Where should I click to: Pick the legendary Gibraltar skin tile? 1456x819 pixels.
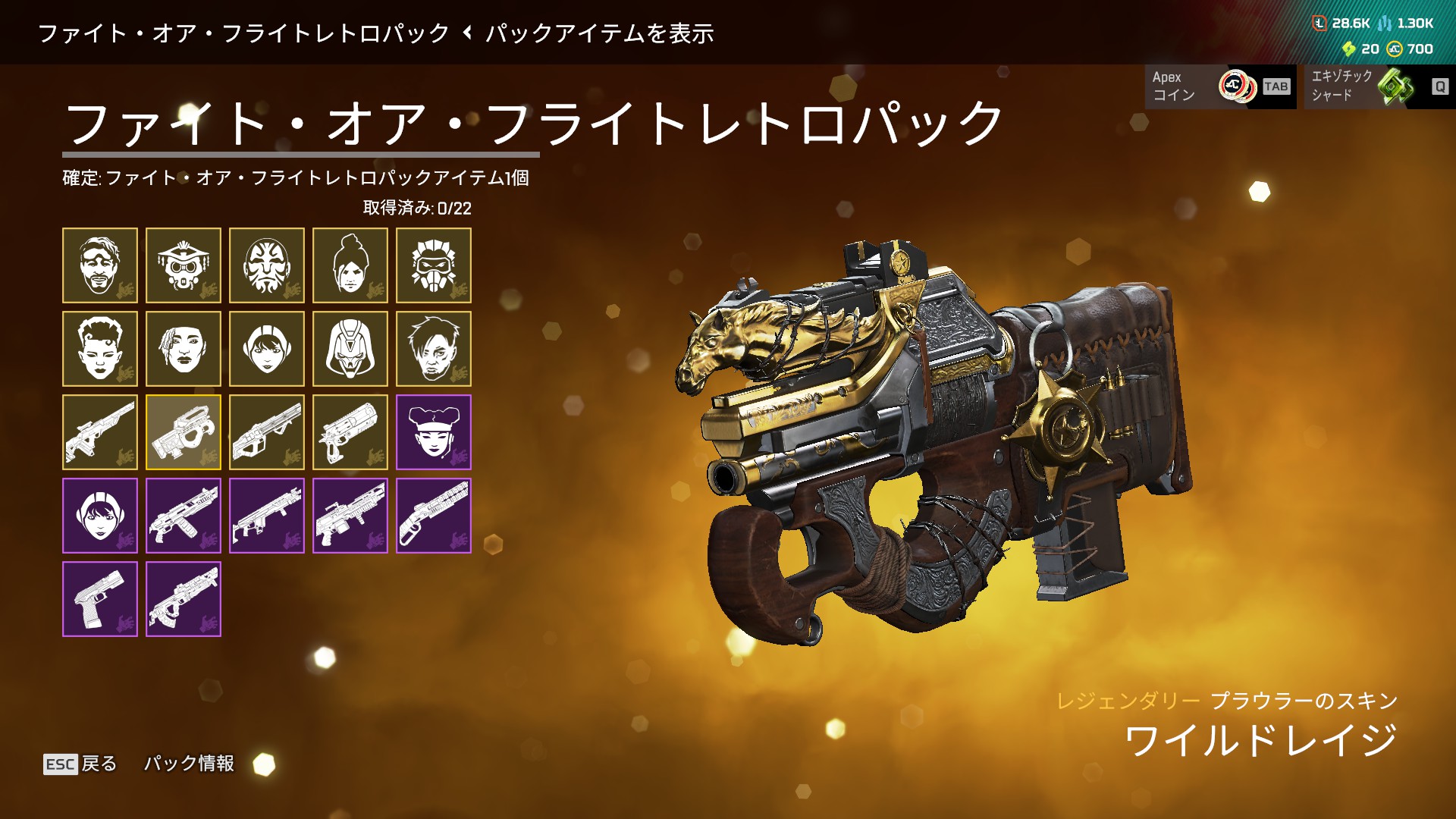tap(267, 265)
